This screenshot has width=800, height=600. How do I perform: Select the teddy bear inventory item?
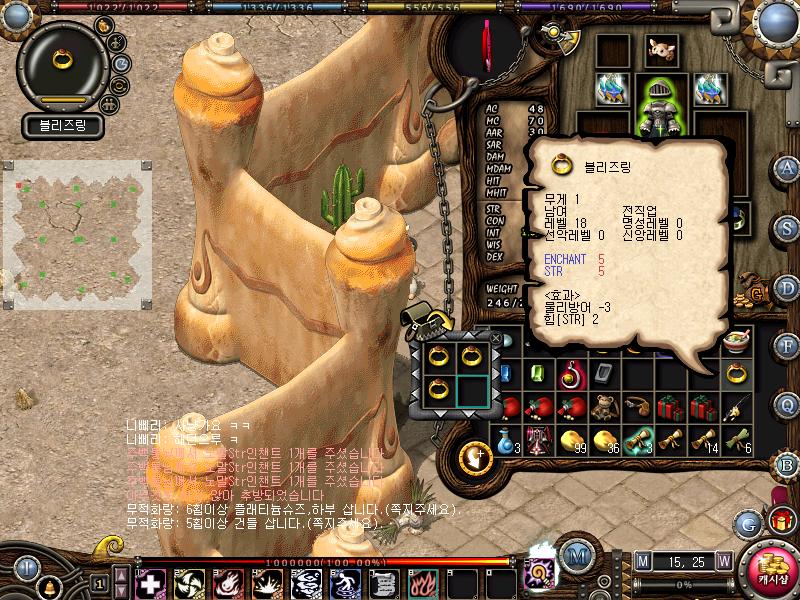(x=603, y=406)
